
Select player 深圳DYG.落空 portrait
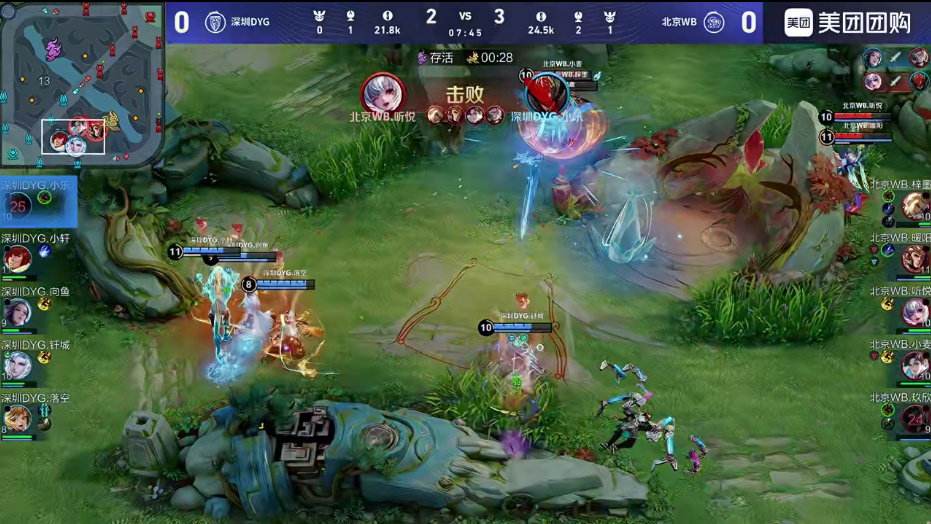tap(17, 418)
